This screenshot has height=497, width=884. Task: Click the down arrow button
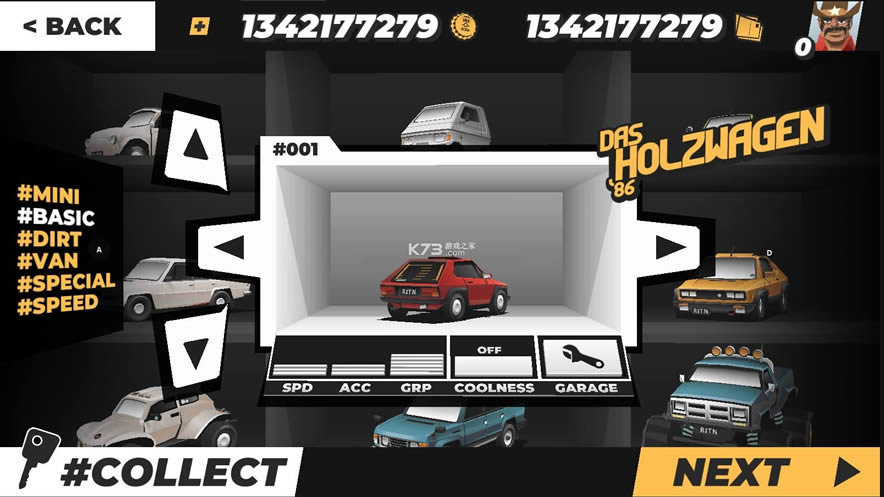pos(195,348)
